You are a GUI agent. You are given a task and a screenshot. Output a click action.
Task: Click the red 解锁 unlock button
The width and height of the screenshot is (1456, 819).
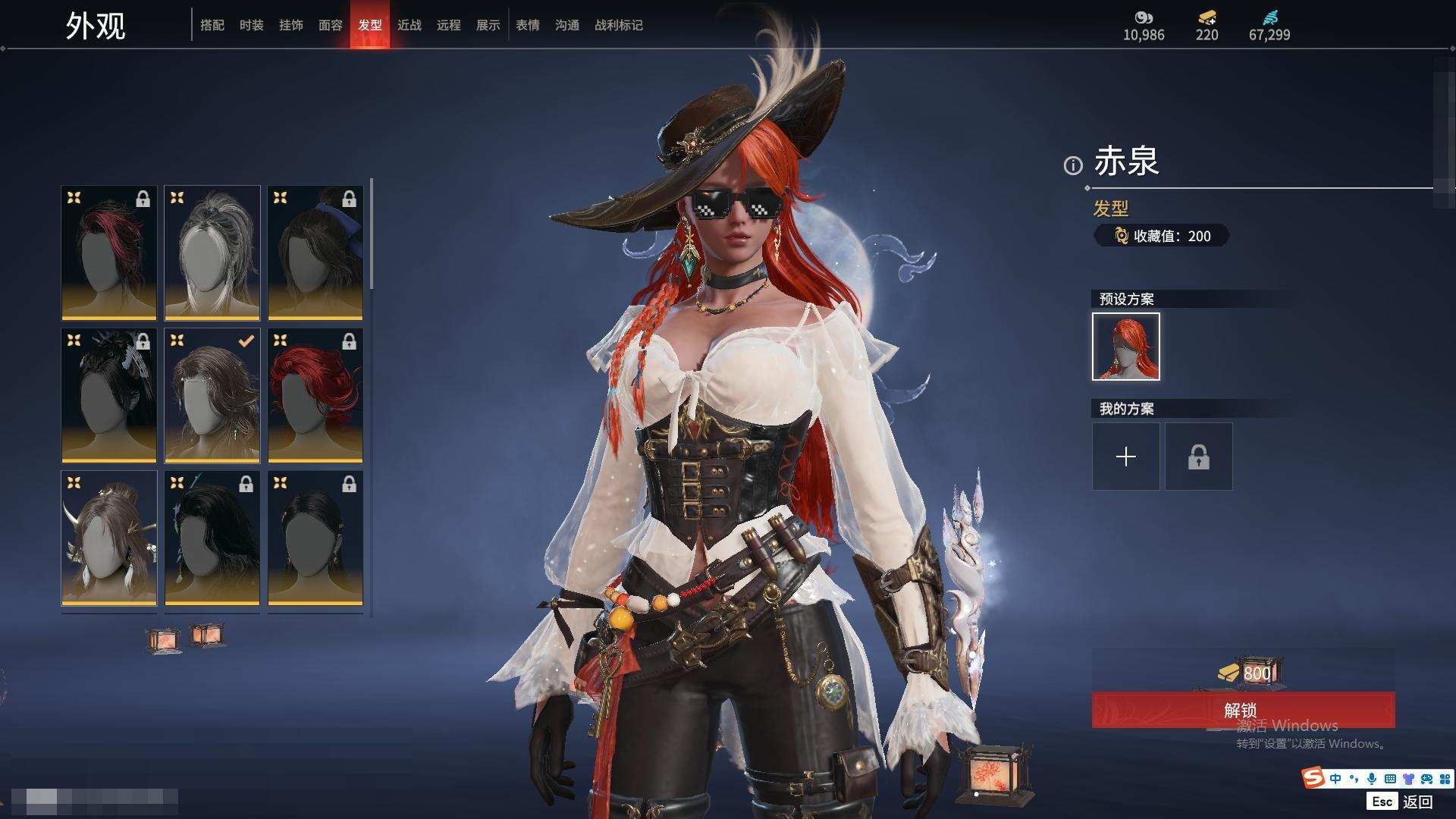point(1243,710)
